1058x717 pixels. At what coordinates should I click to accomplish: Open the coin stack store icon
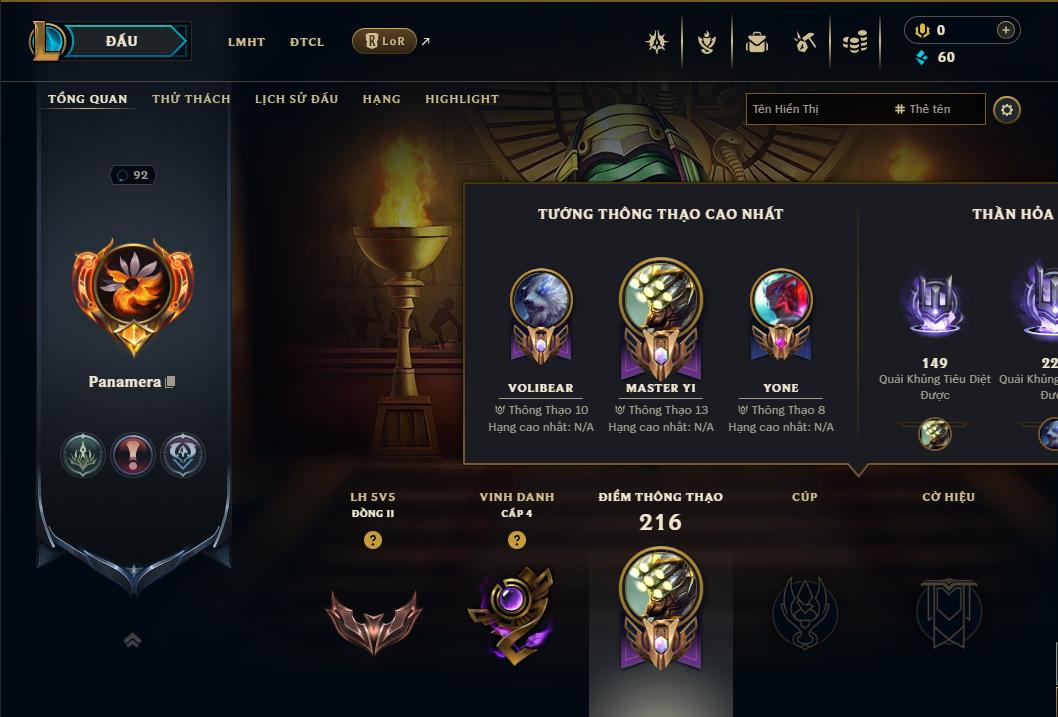(855, 42)
